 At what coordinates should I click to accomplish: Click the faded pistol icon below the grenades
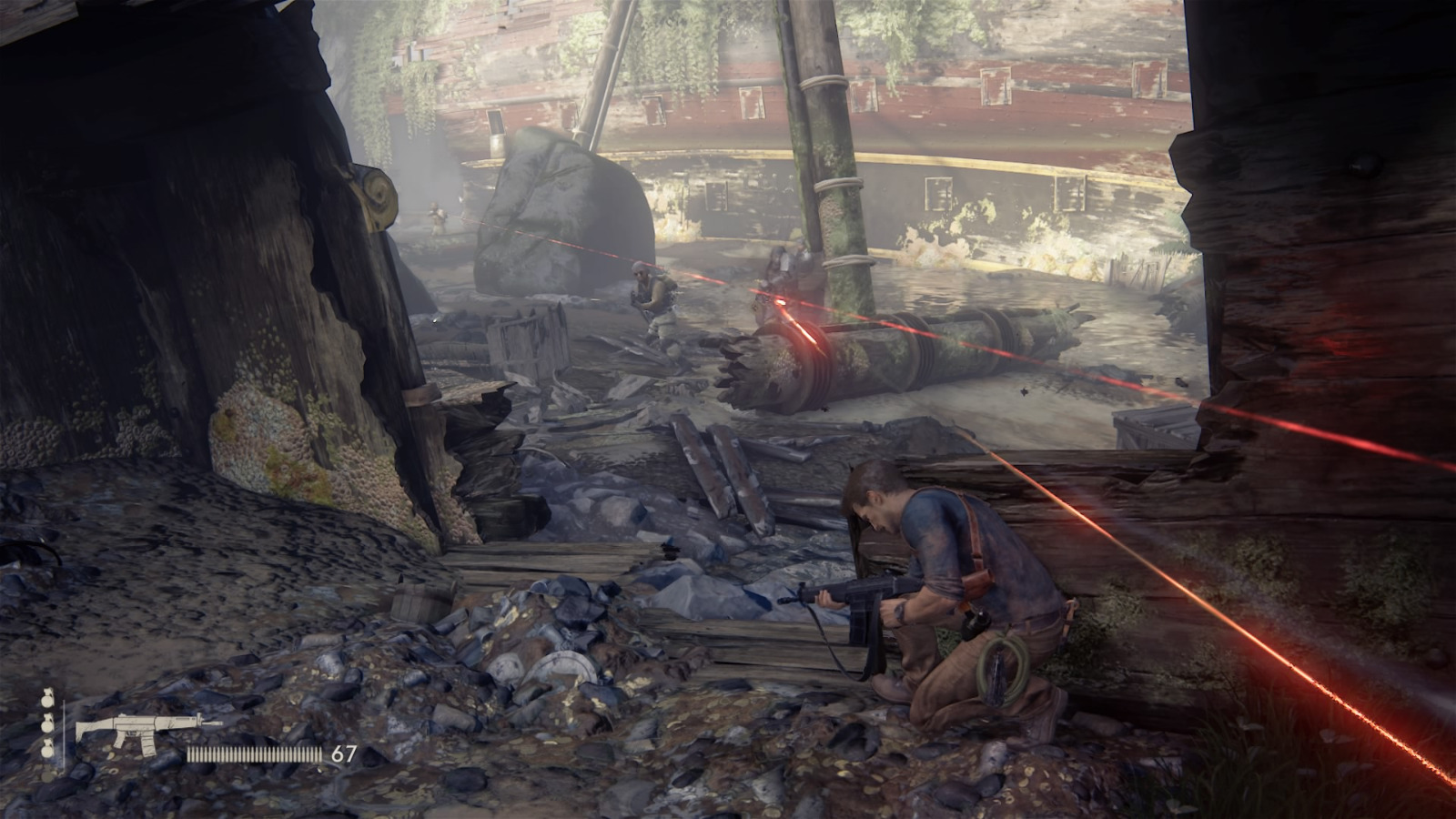click(x=46, y=775)
